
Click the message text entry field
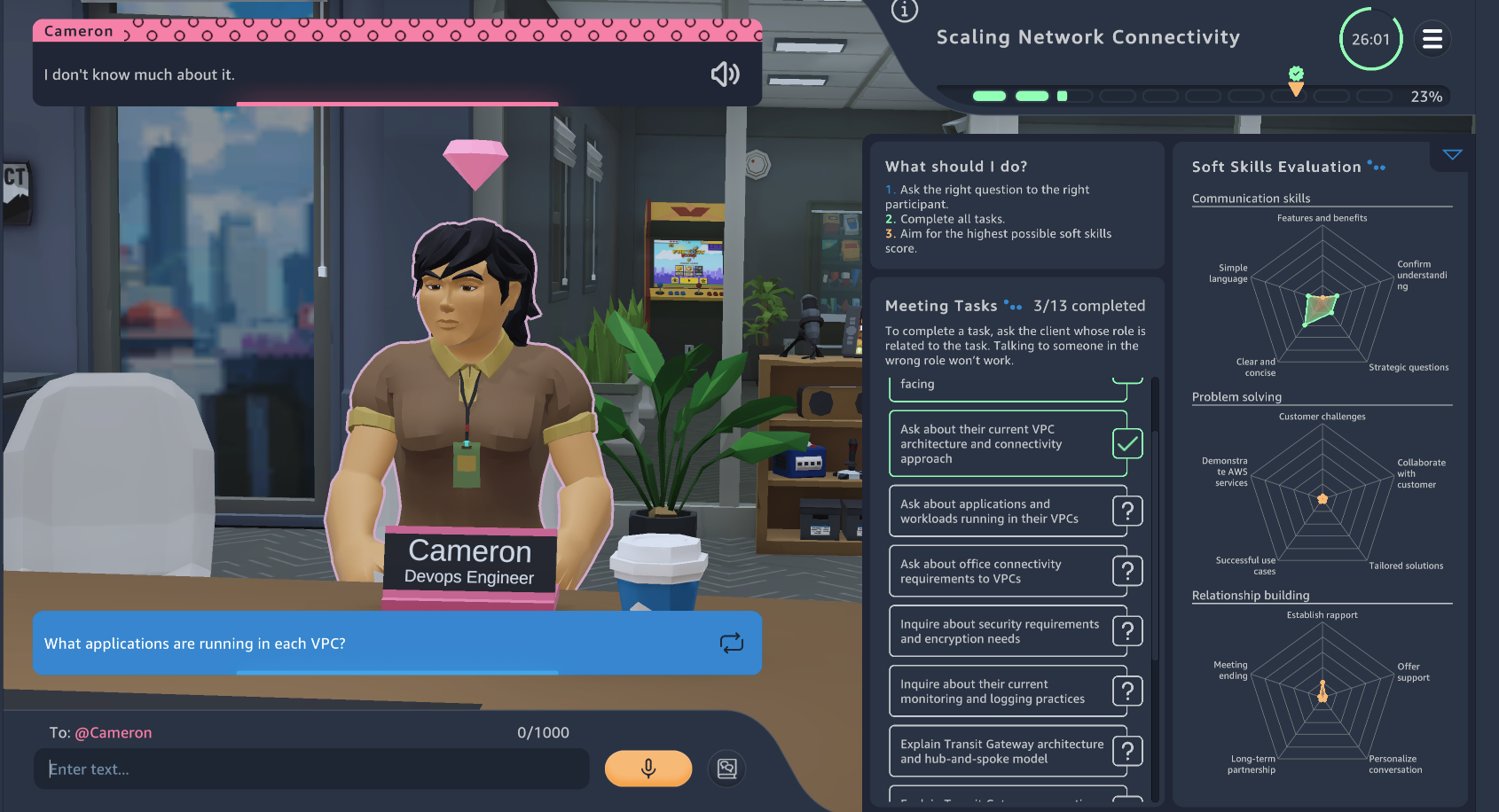click(310, 769)
